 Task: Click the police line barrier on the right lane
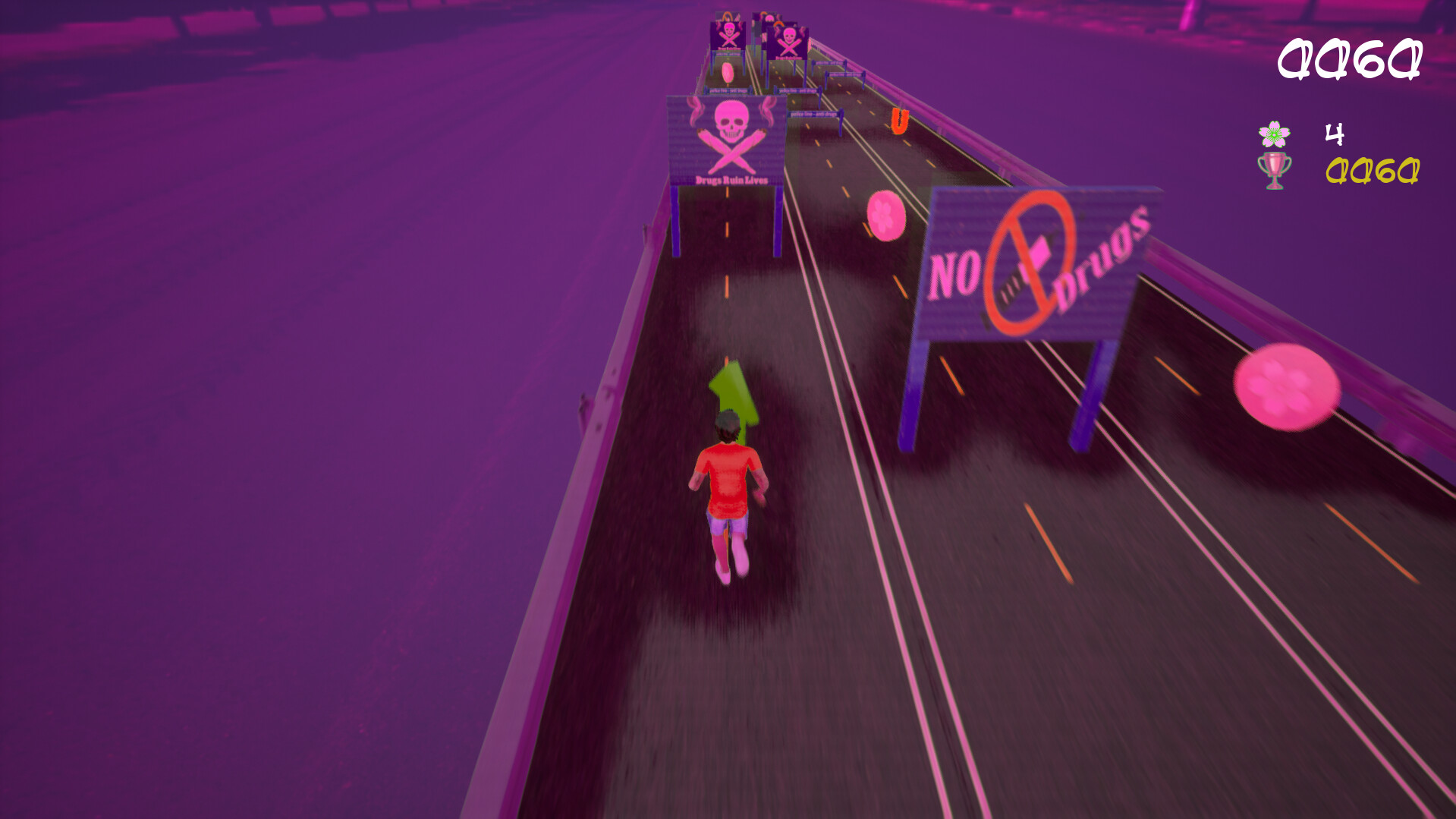pyautogui.click(x=843, y=74)
